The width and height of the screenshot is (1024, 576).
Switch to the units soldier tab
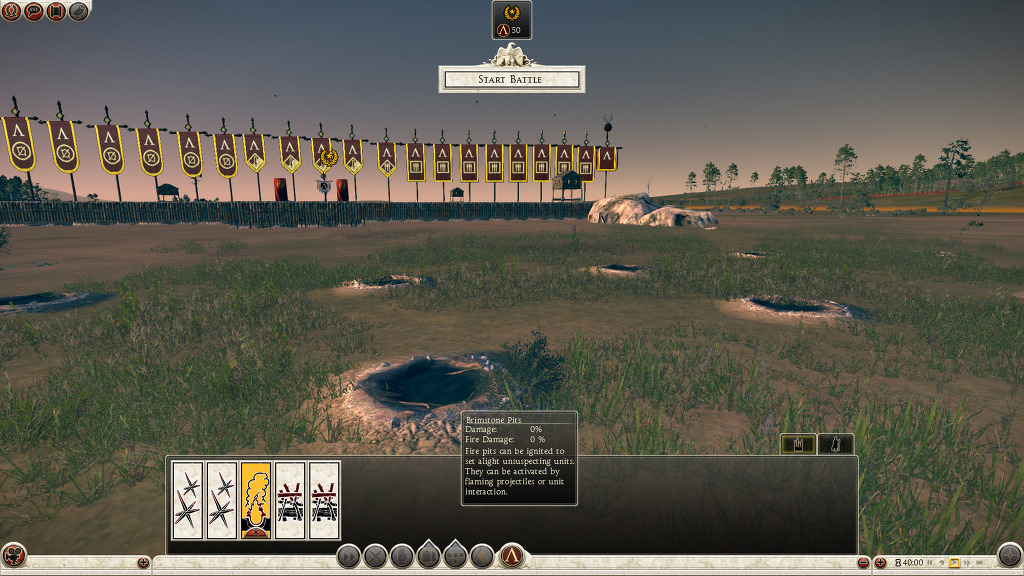[x=836, y=444]
